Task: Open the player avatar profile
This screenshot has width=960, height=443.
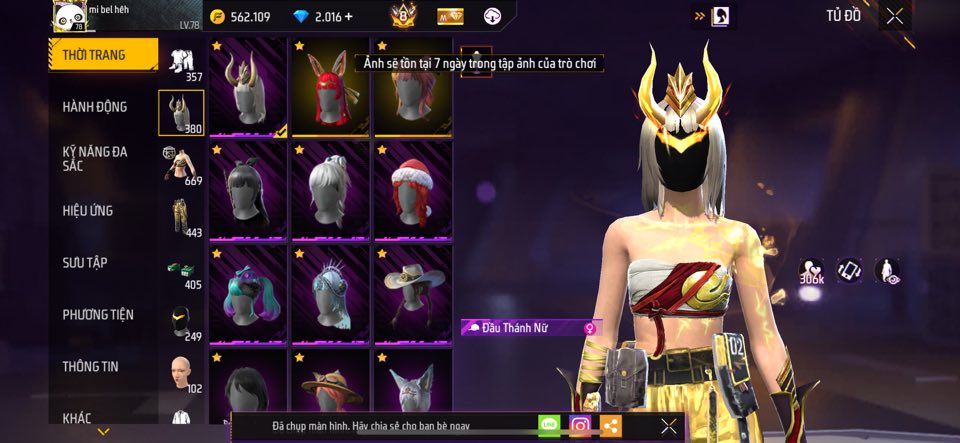Action: point(69,16)
